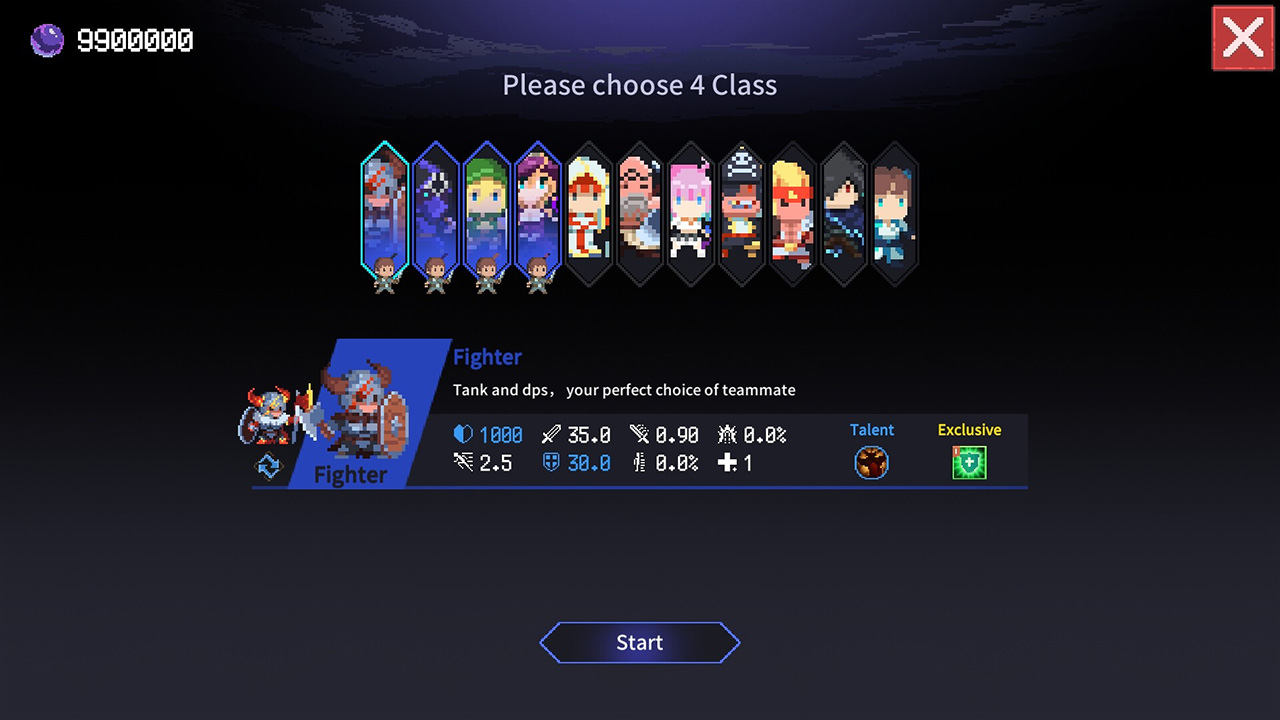Pick the green-hat blonde class card
This screenshot has width=1280, height=720.
point(487,210)
